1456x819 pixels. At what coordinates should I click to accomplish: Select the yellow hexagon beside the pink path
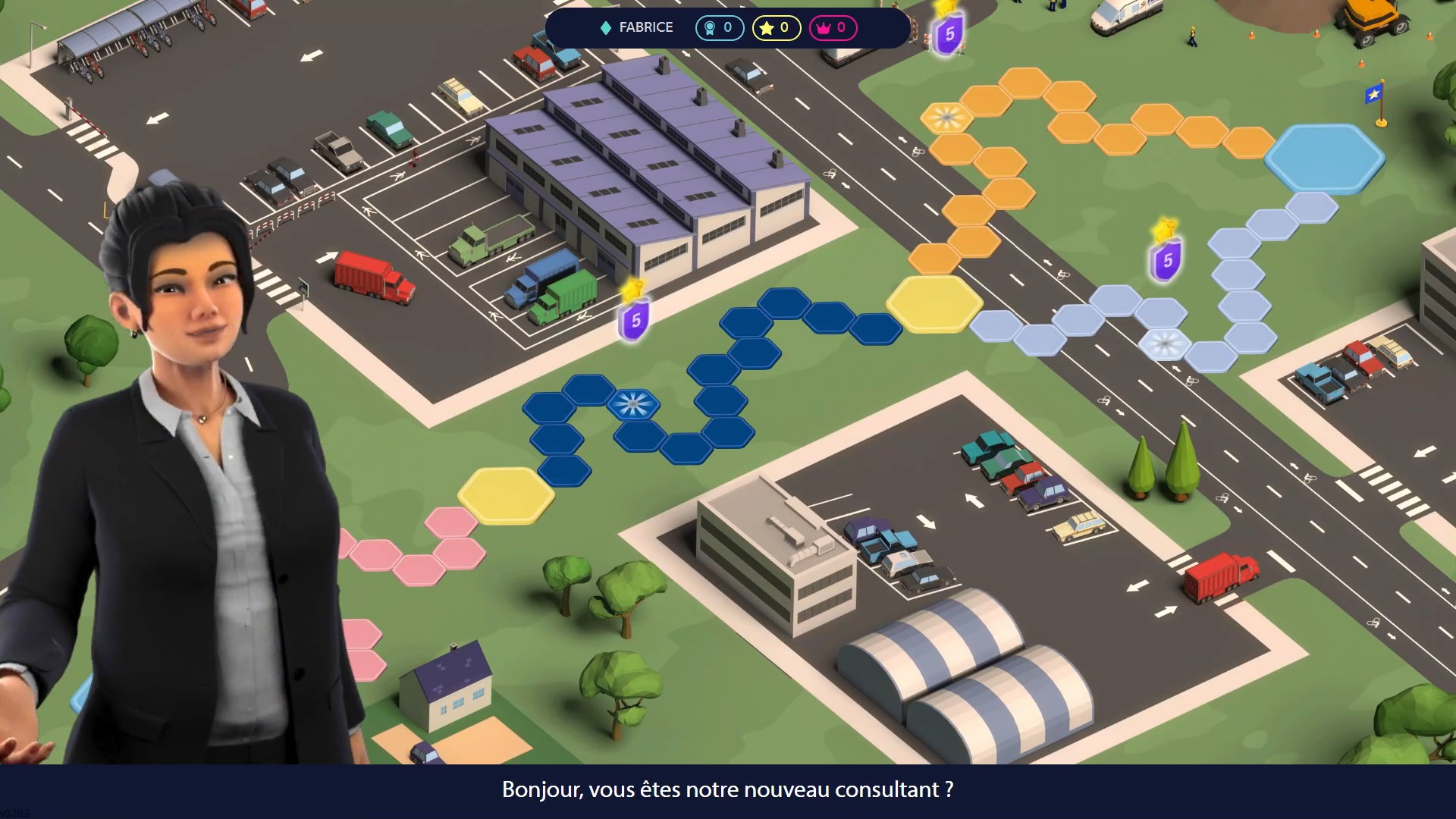506,495
